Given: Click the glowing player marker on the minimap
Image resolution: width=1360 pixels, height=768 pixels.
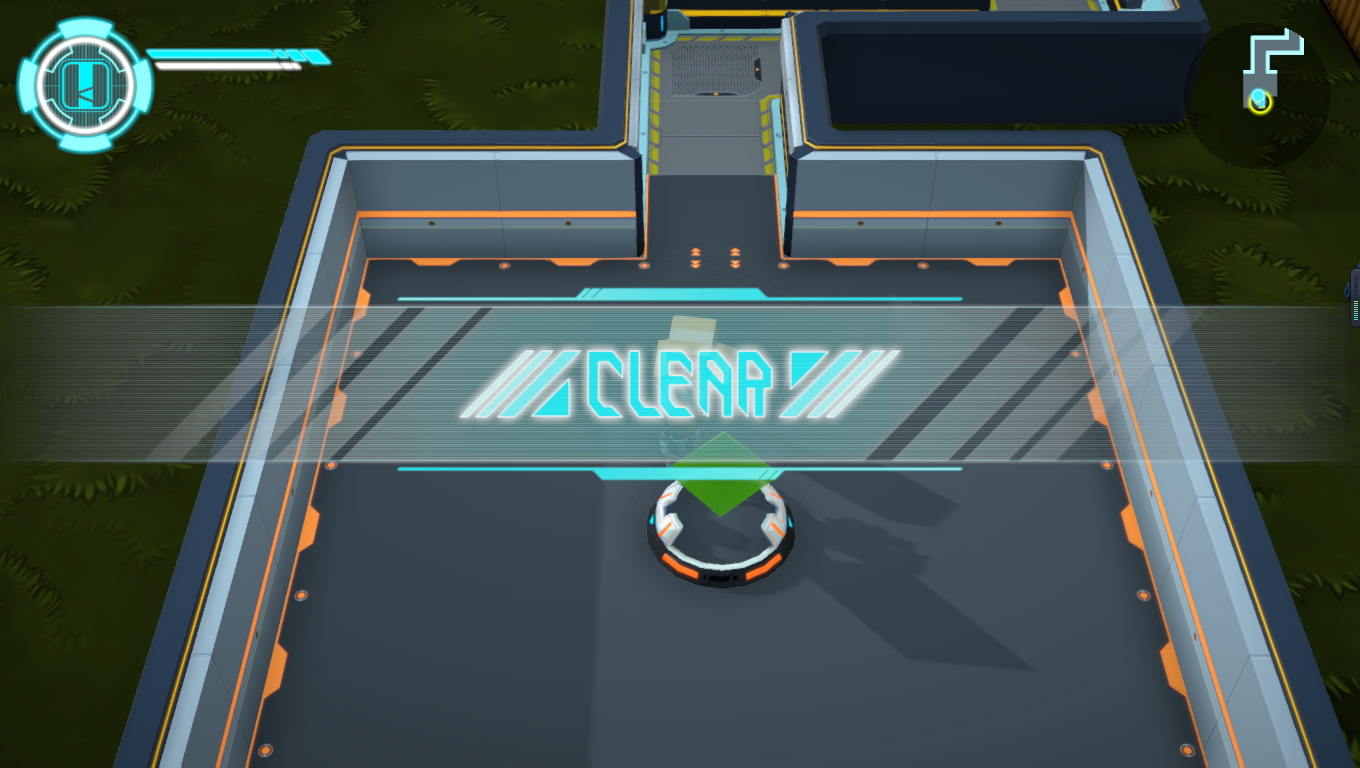Looking at the screenshot, I should 1258,100.
